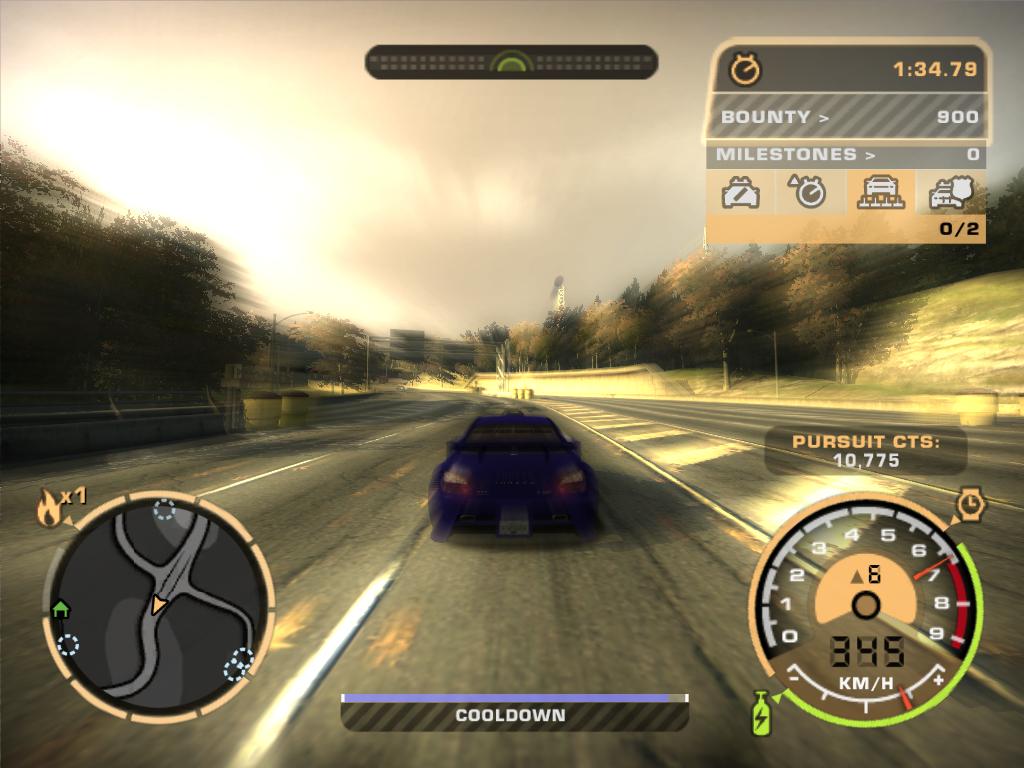Click the stopwatch icon beside the pursuit timer
The image size is (1024, 768).
click(745, 69)
